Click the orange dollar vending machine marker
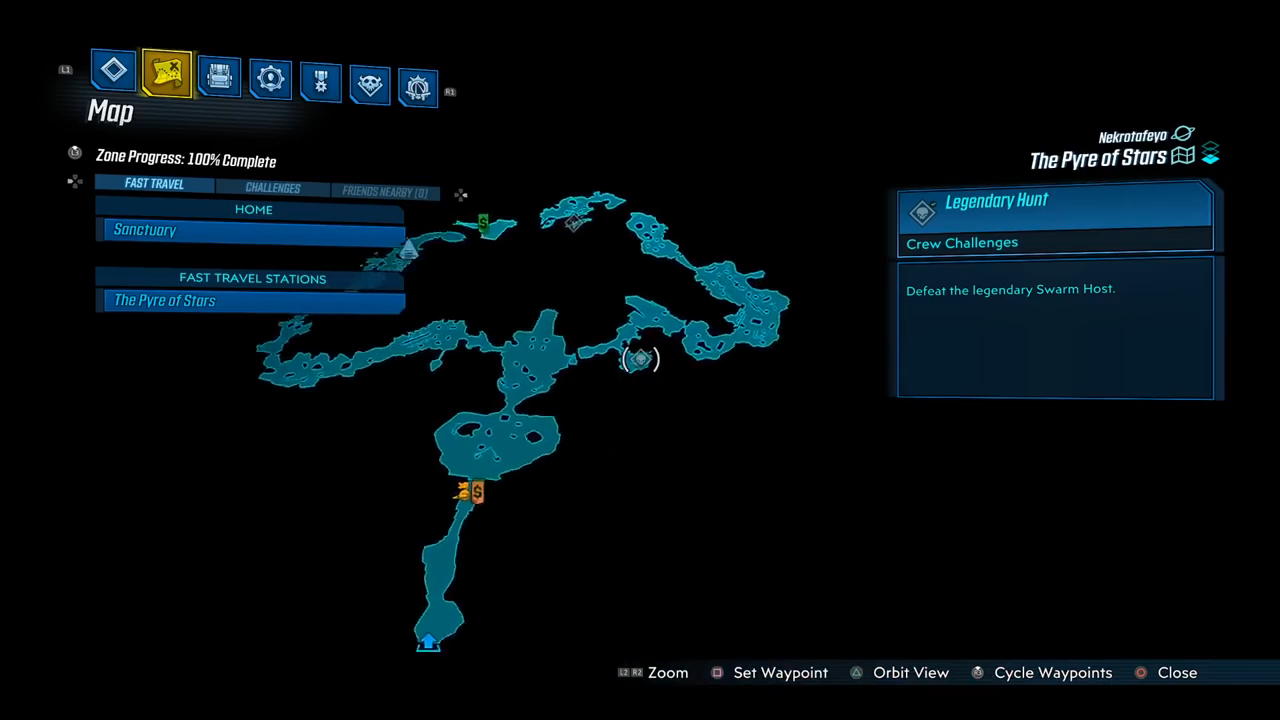This screenshot has width=1280, height=720. [x=477, y=492]
